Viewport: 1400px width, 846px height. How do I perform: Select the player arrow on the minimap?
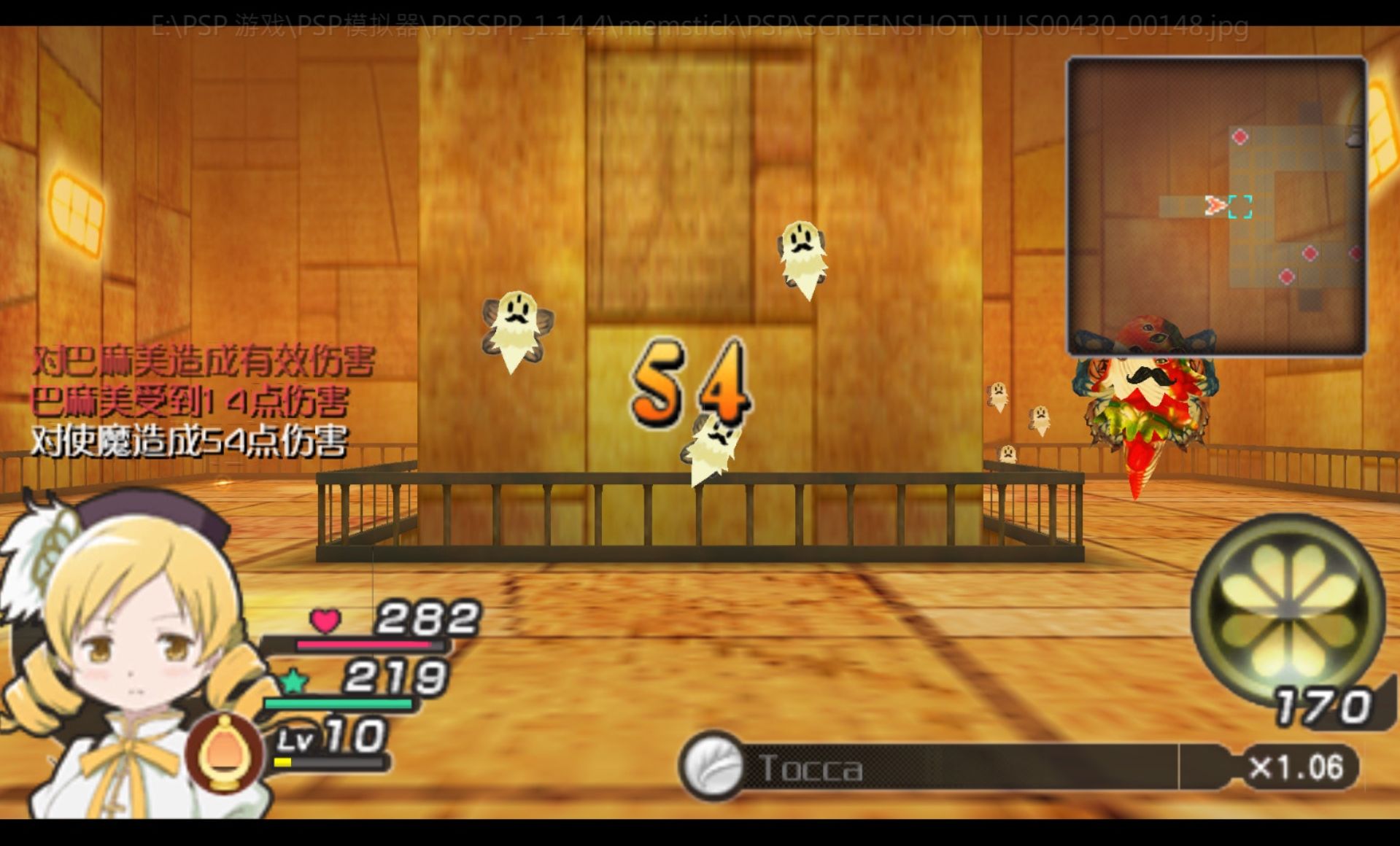coord(1214,206)
